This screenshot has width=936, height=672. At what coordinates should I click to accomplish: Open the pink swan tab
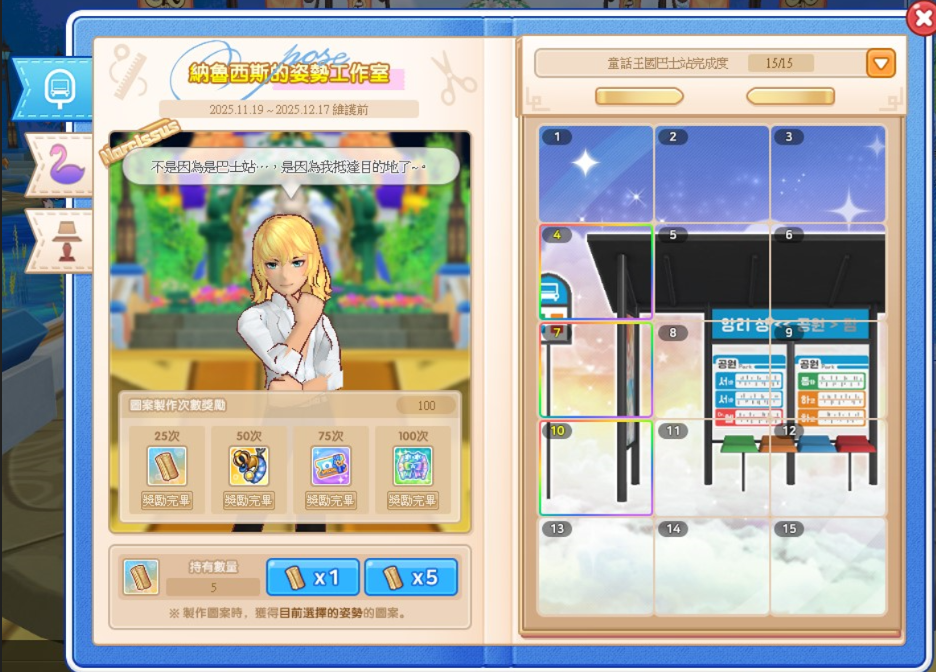point(61,166)
